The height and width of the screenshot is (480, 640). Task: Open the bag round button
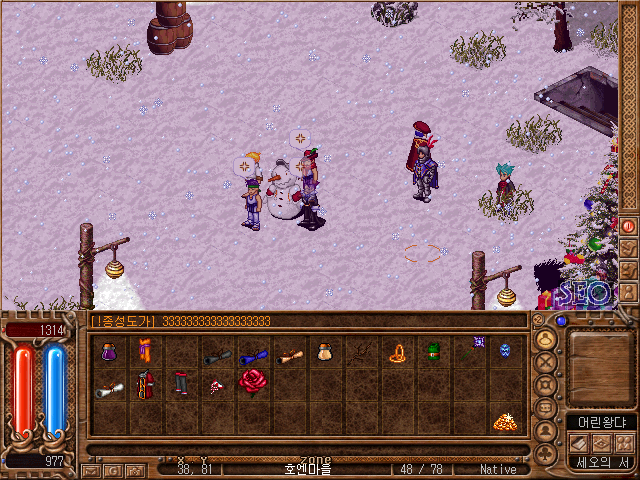(x=546, y=340)
